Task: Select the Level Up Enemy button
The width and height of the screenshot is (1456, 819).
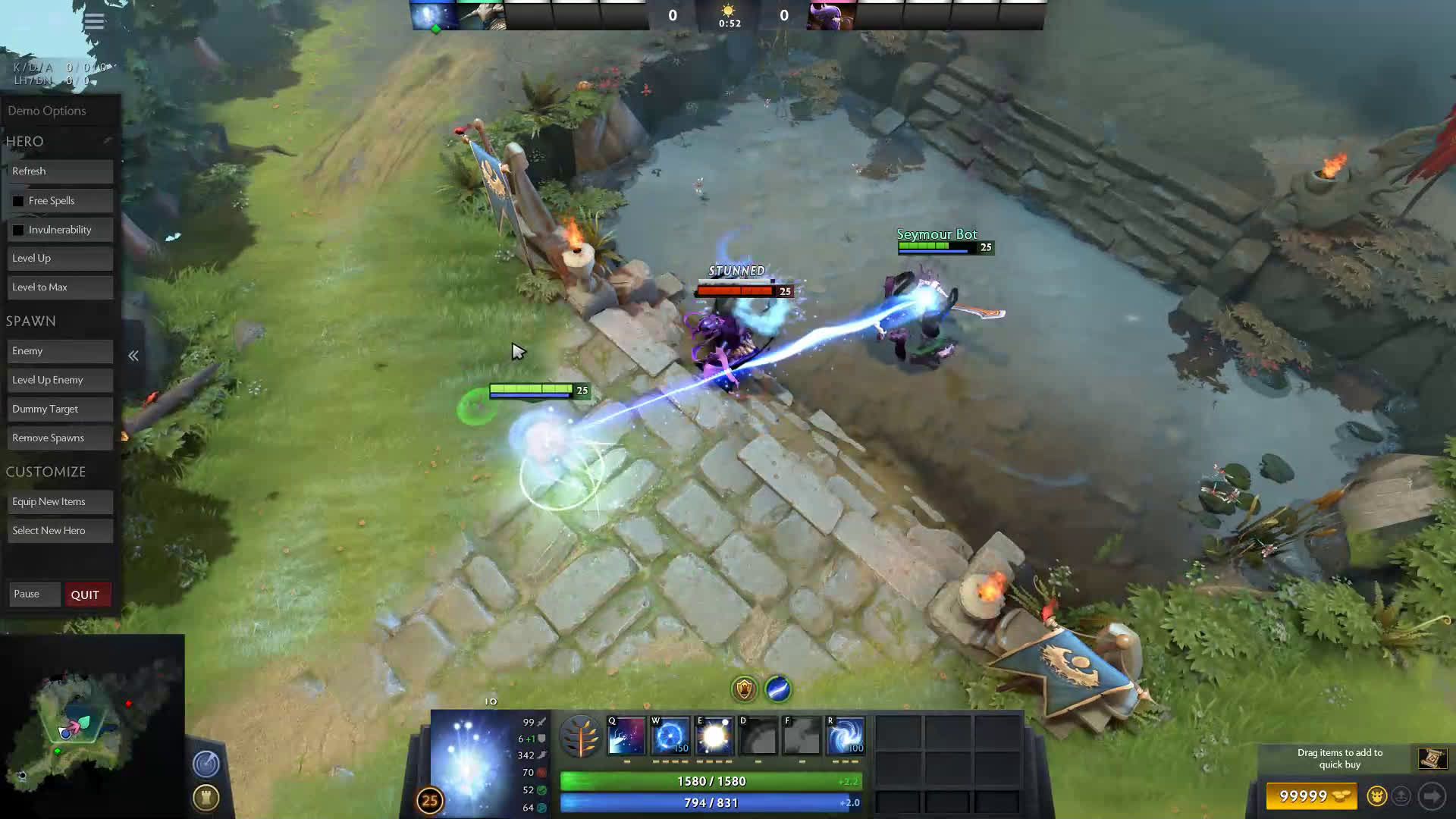Action: click(x=60, y=380)
